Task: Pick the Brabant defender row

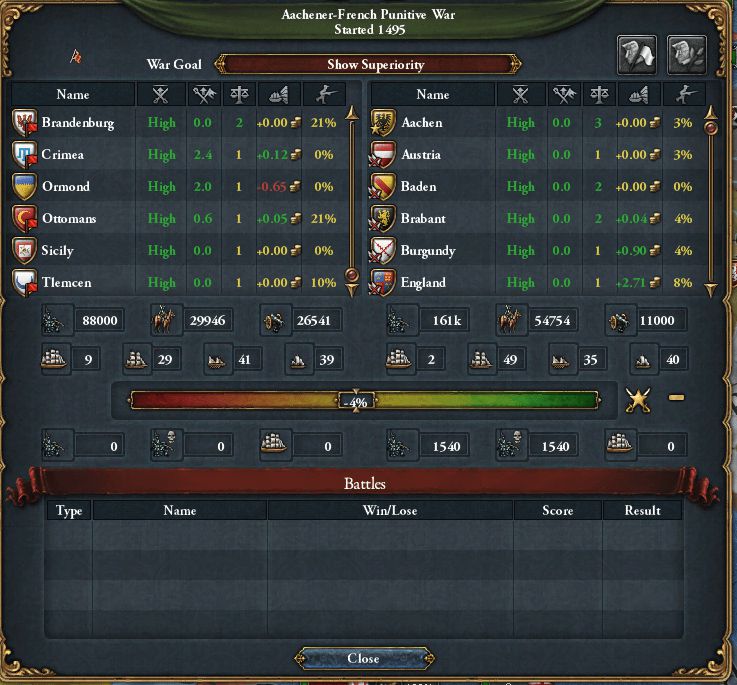Action: 423,219
